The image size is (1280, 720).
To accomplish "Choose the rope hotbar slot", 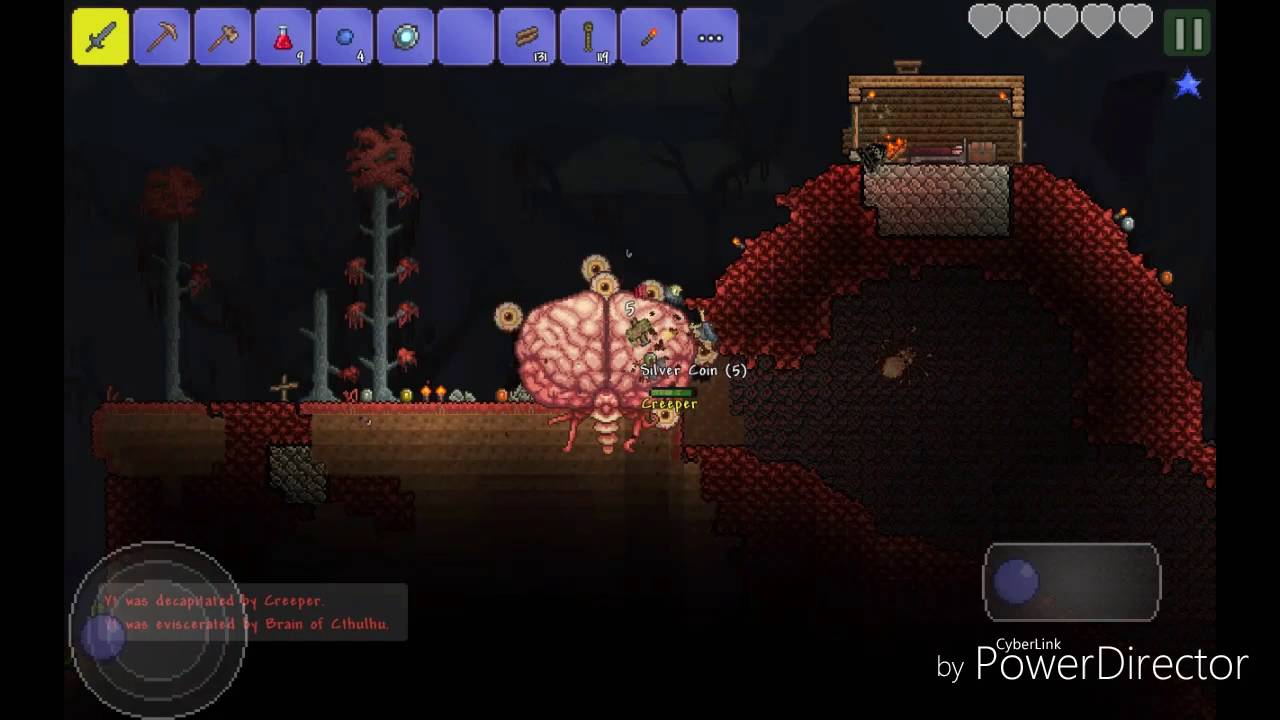I will (x=588, y=37).
